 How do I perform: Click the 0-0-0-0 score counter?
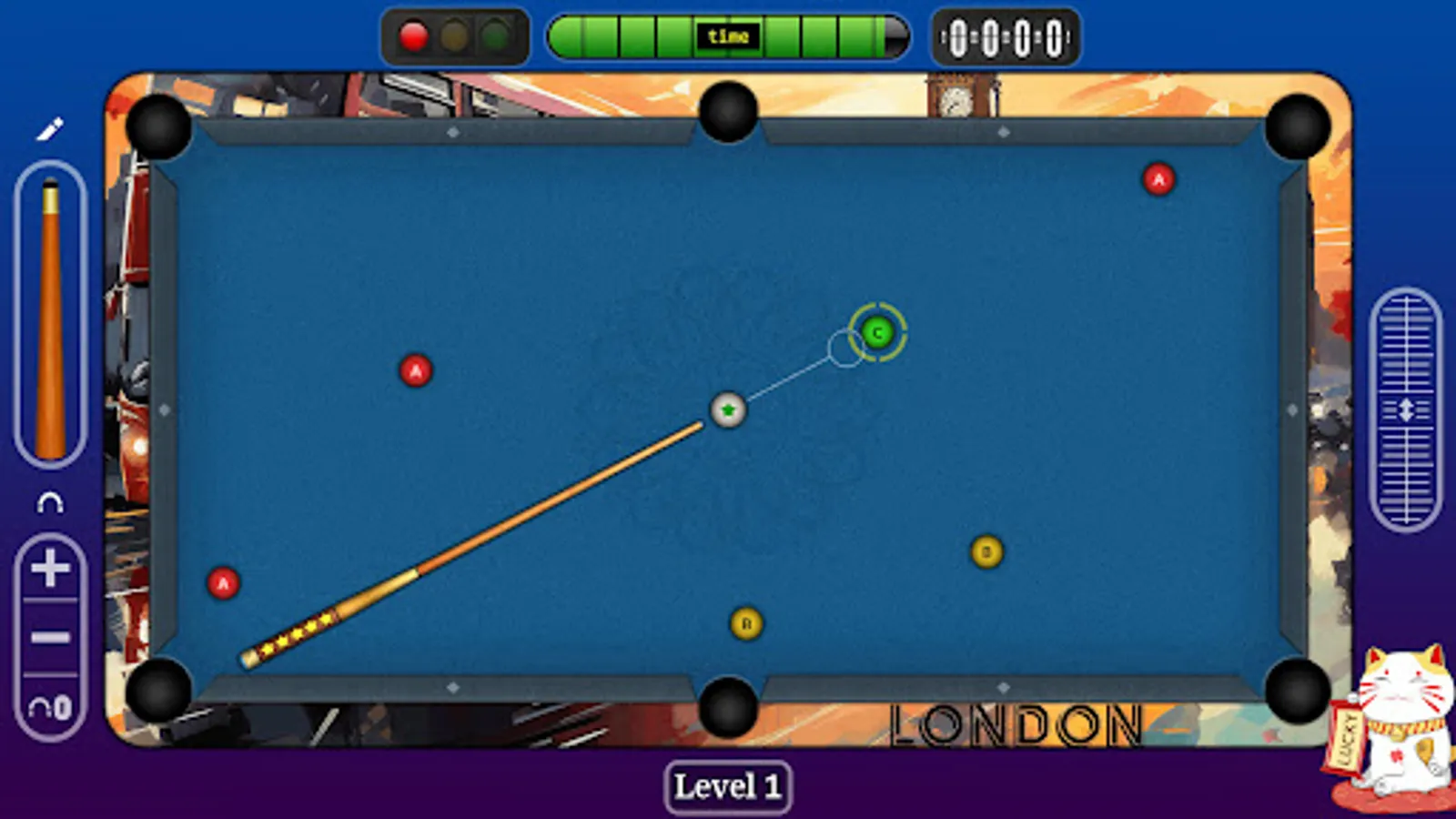[1005, 37]
